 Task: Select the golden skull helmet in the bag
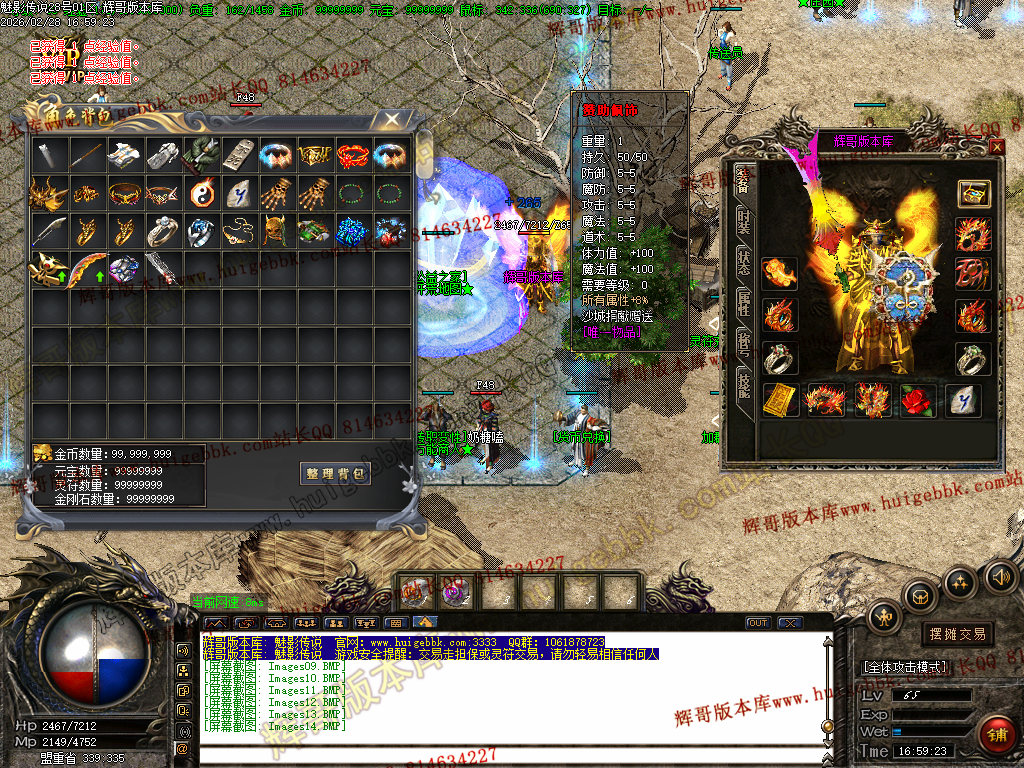tap(277, 231)
